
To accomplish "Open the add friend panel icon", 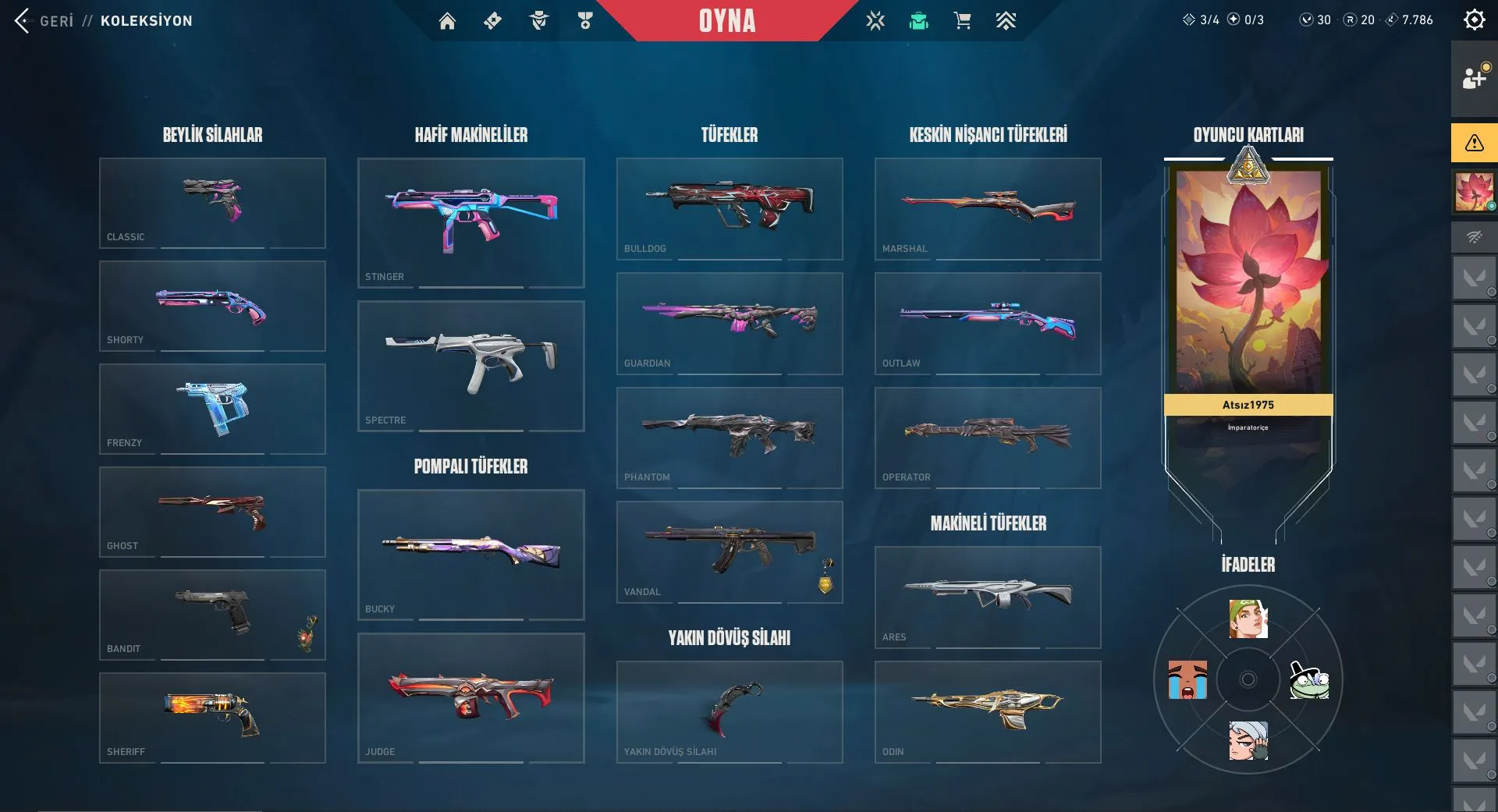I will (1473, 78).
